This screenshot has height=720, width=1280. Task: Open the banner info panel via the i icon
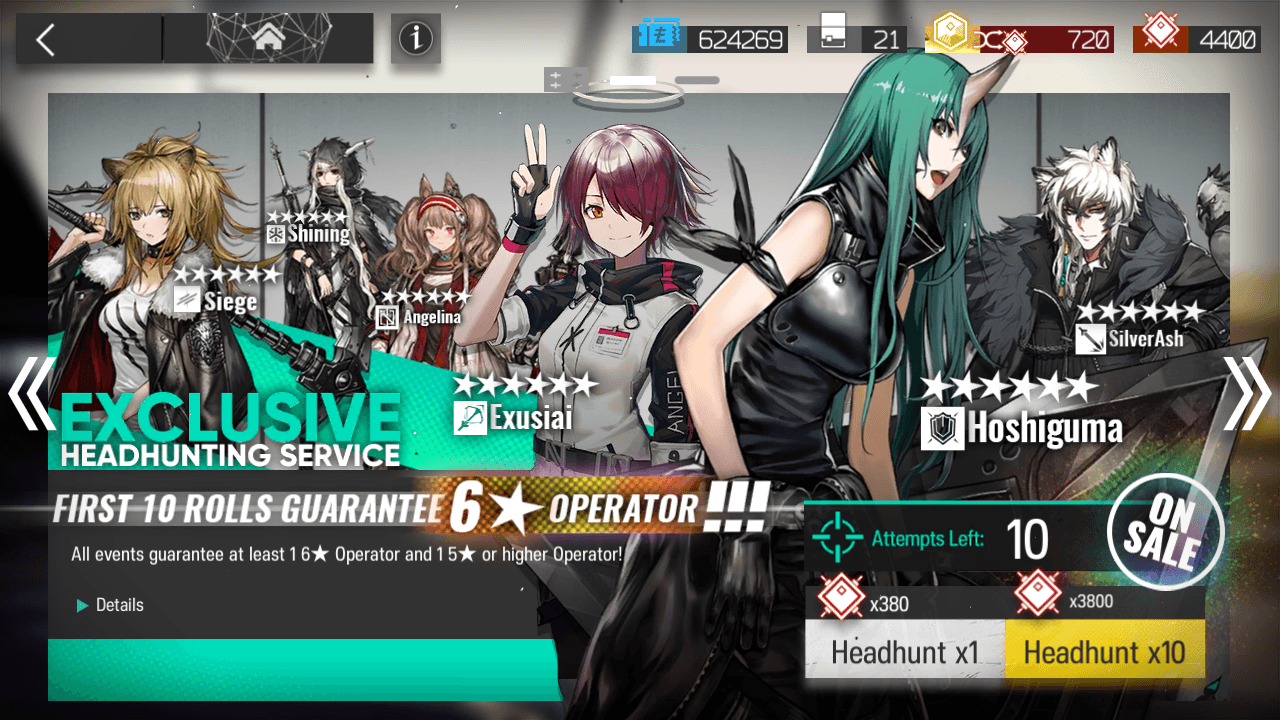pos(416,39)
